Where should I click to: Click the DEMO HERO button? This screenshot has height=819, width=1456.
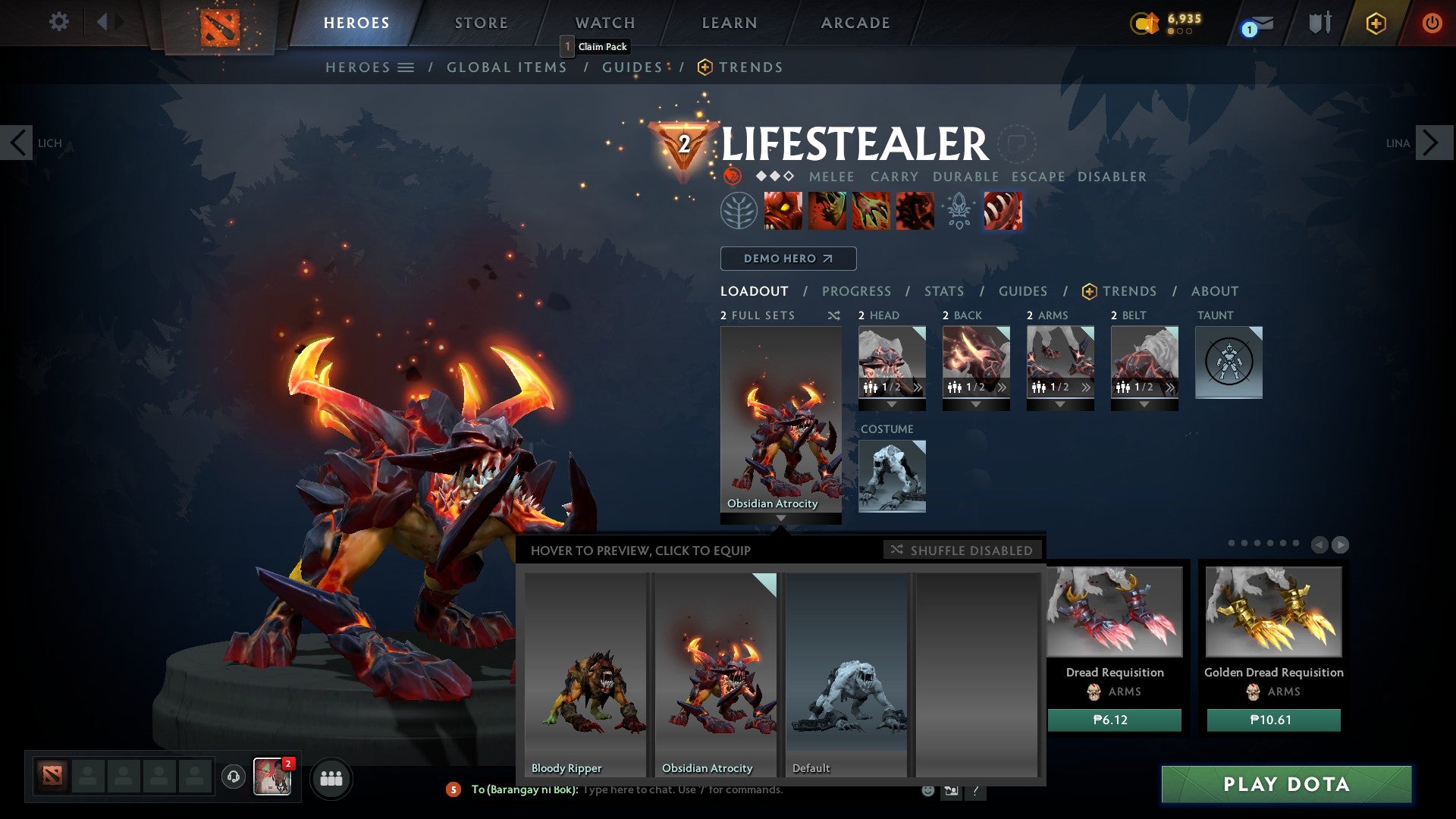tap(787, 259)
